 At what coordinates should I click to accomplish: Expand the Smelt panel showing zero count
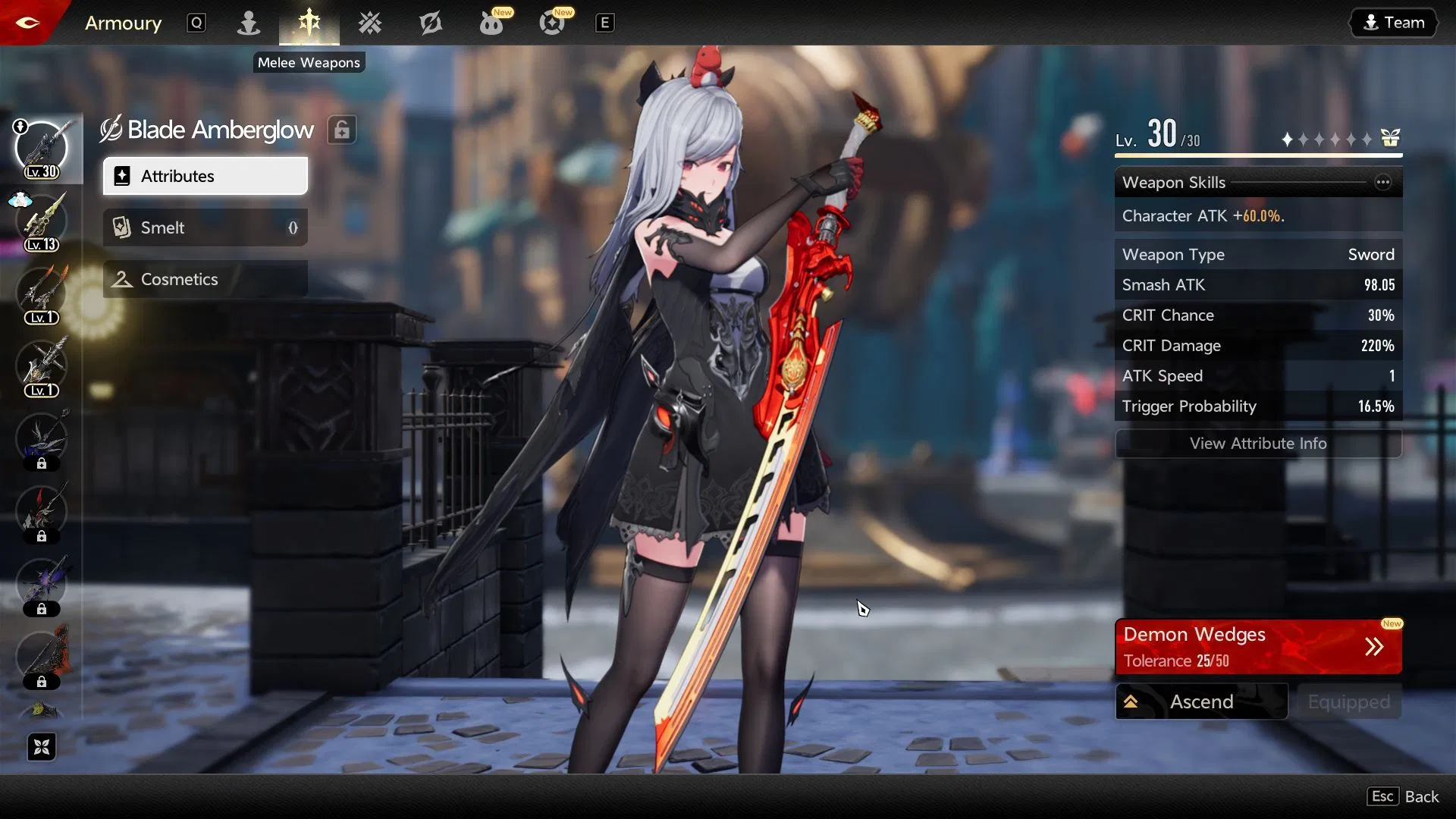[205, 227]
